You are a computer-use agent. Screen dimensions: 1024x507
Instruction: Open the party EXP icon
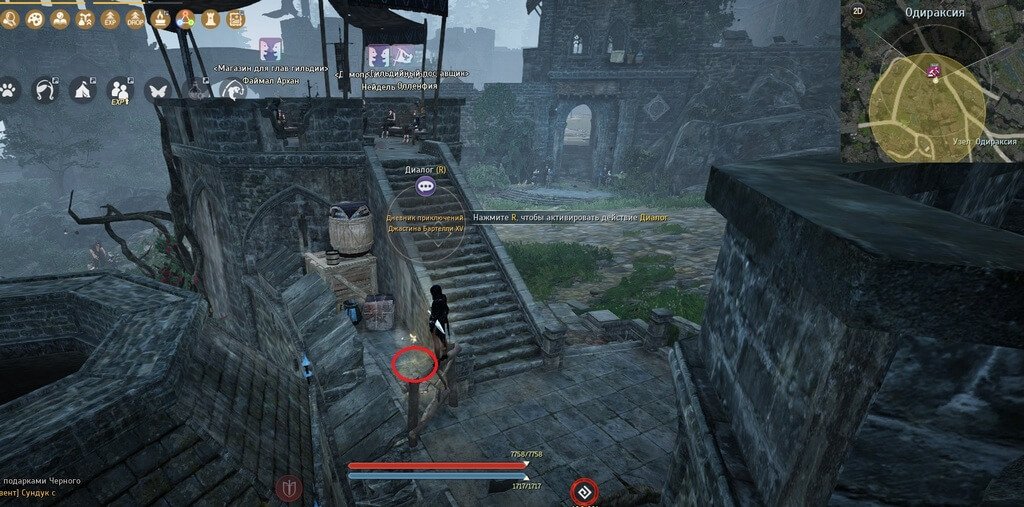[119, 90]
